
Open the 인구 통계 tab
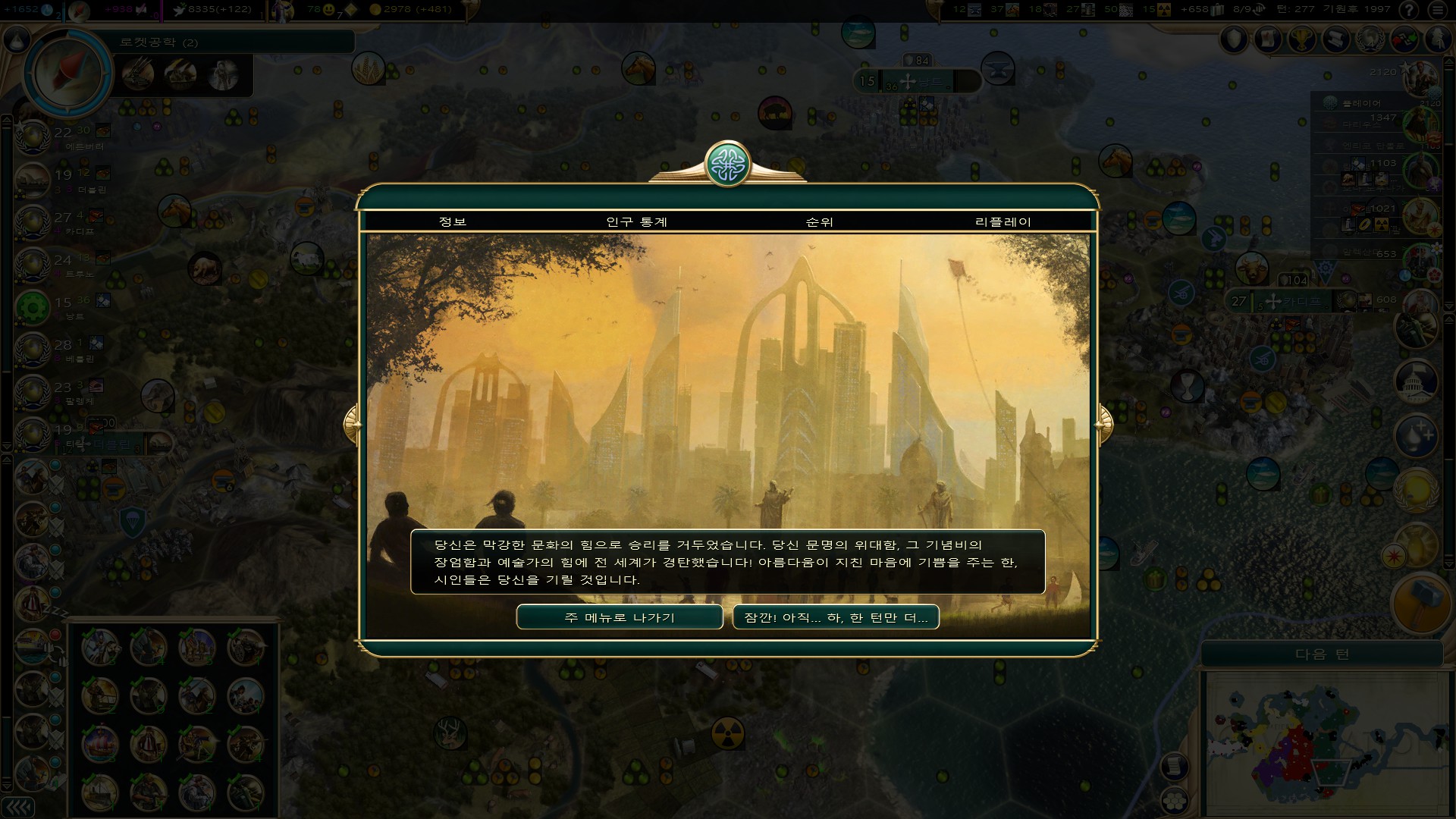click(636, 221)
